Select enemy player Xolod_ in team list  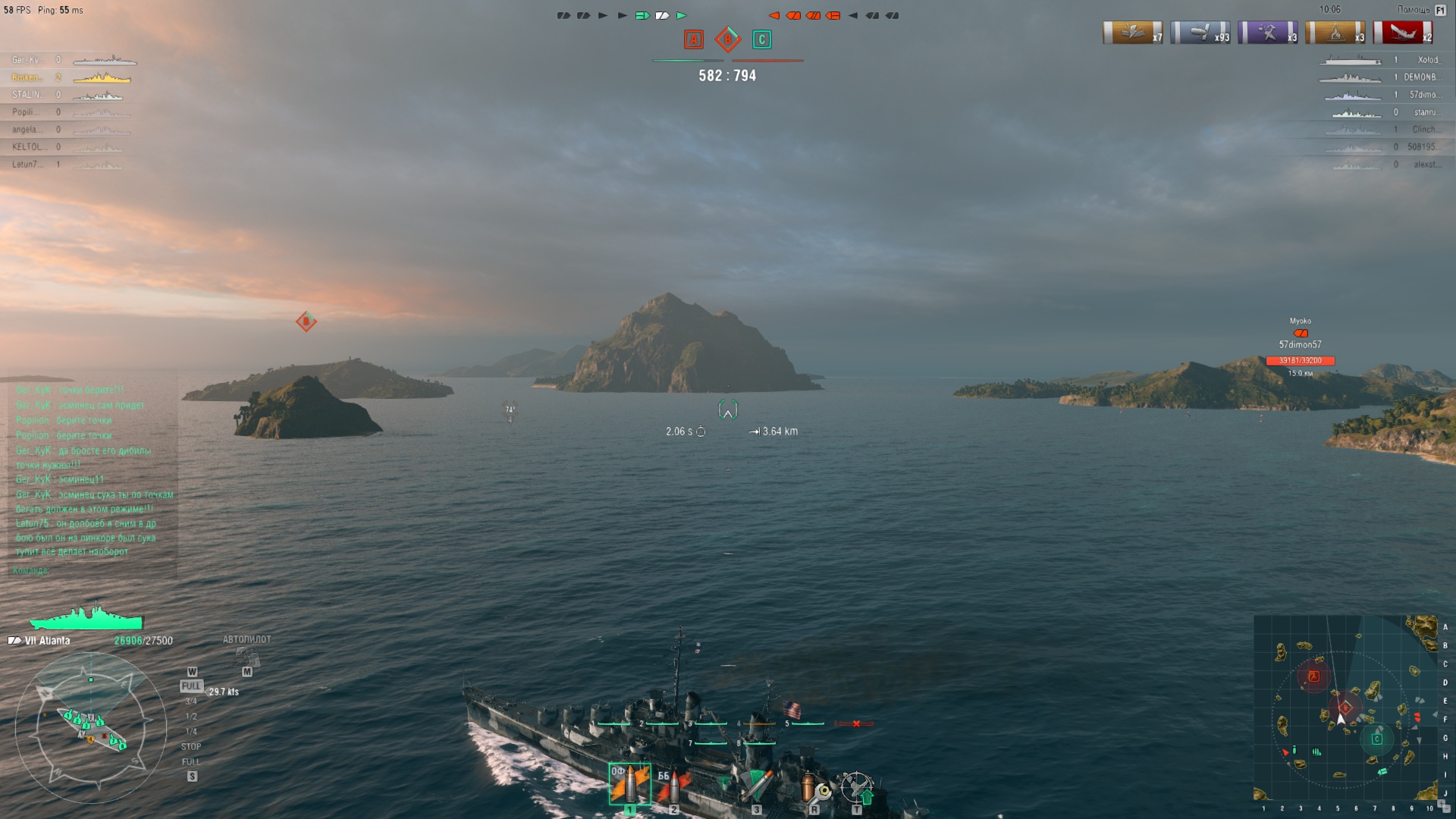point(1428,60)
